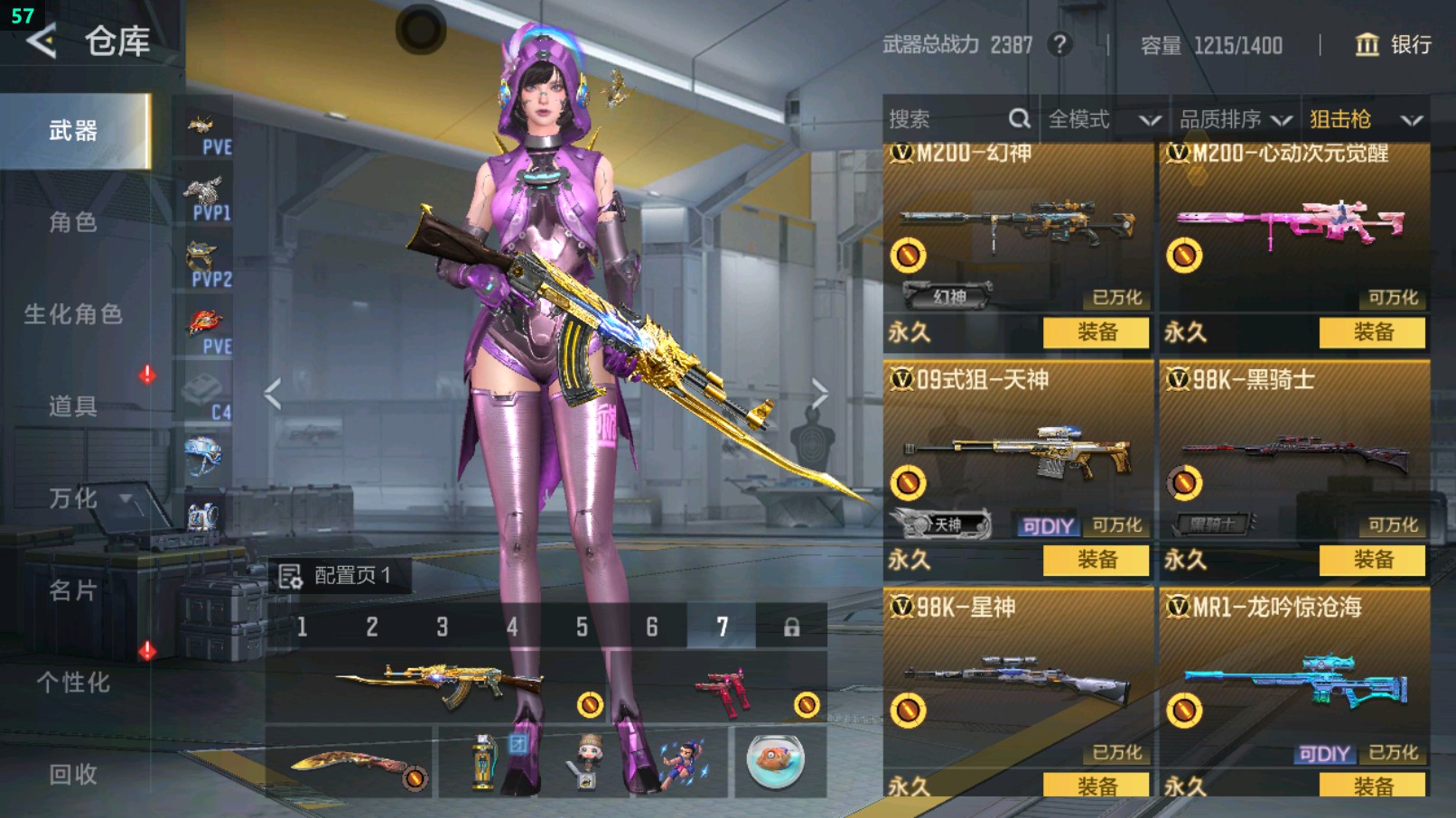Select the 09式狙-天神 weapon card
This screenshot has width=1456, height=818.
[x=1017, y=451]
